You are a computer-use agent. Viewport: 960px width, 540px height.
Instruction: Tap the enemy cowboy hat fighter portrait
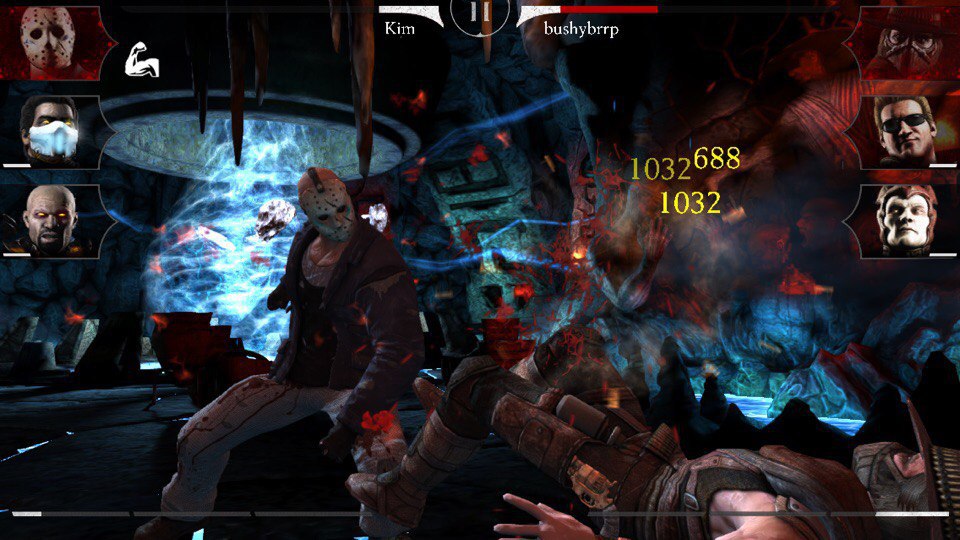(904, 42)
